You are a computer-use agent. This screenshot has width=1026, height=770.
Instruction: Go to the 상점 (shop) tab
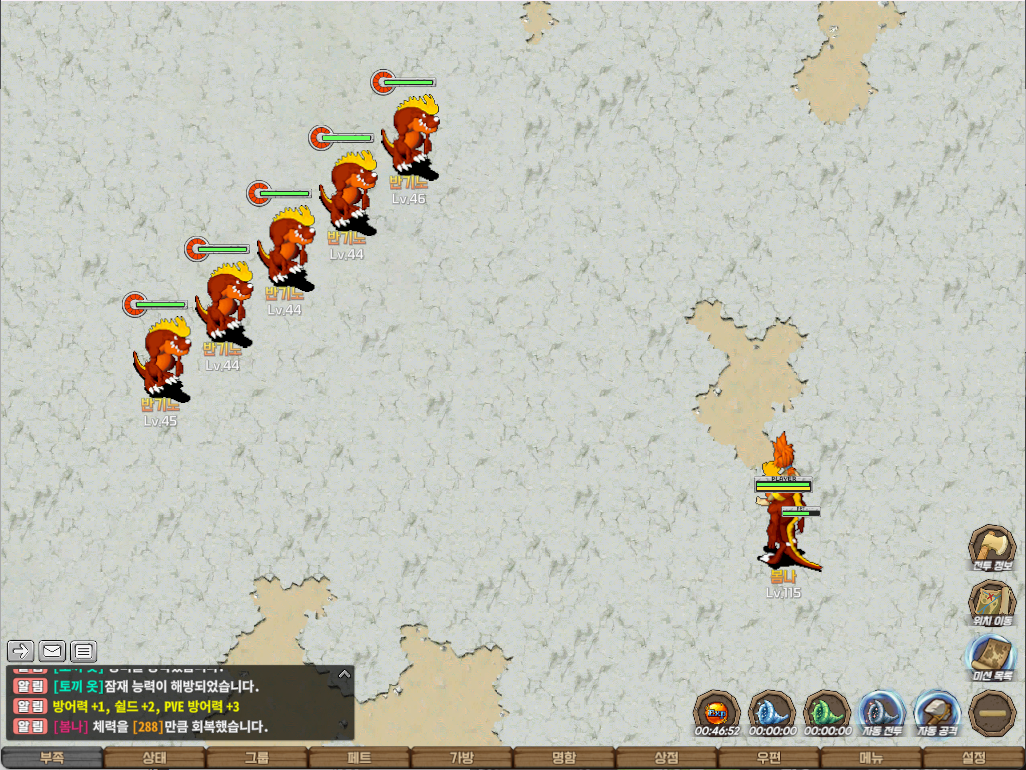click(x=666, y=758)
